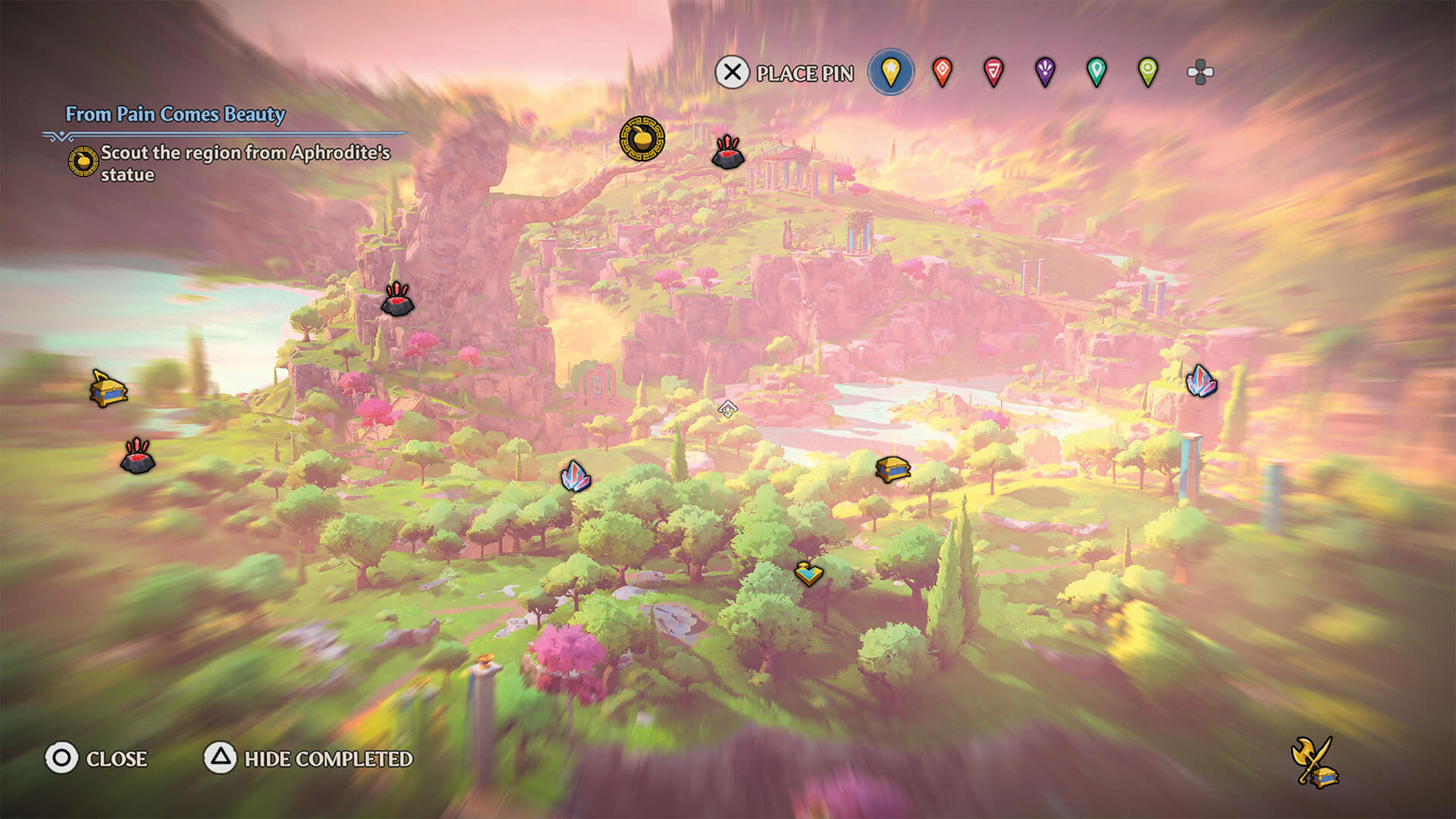The image size is (1456, 819).
Task: Select the yellow star pin
Action: (x=890, y=73)
